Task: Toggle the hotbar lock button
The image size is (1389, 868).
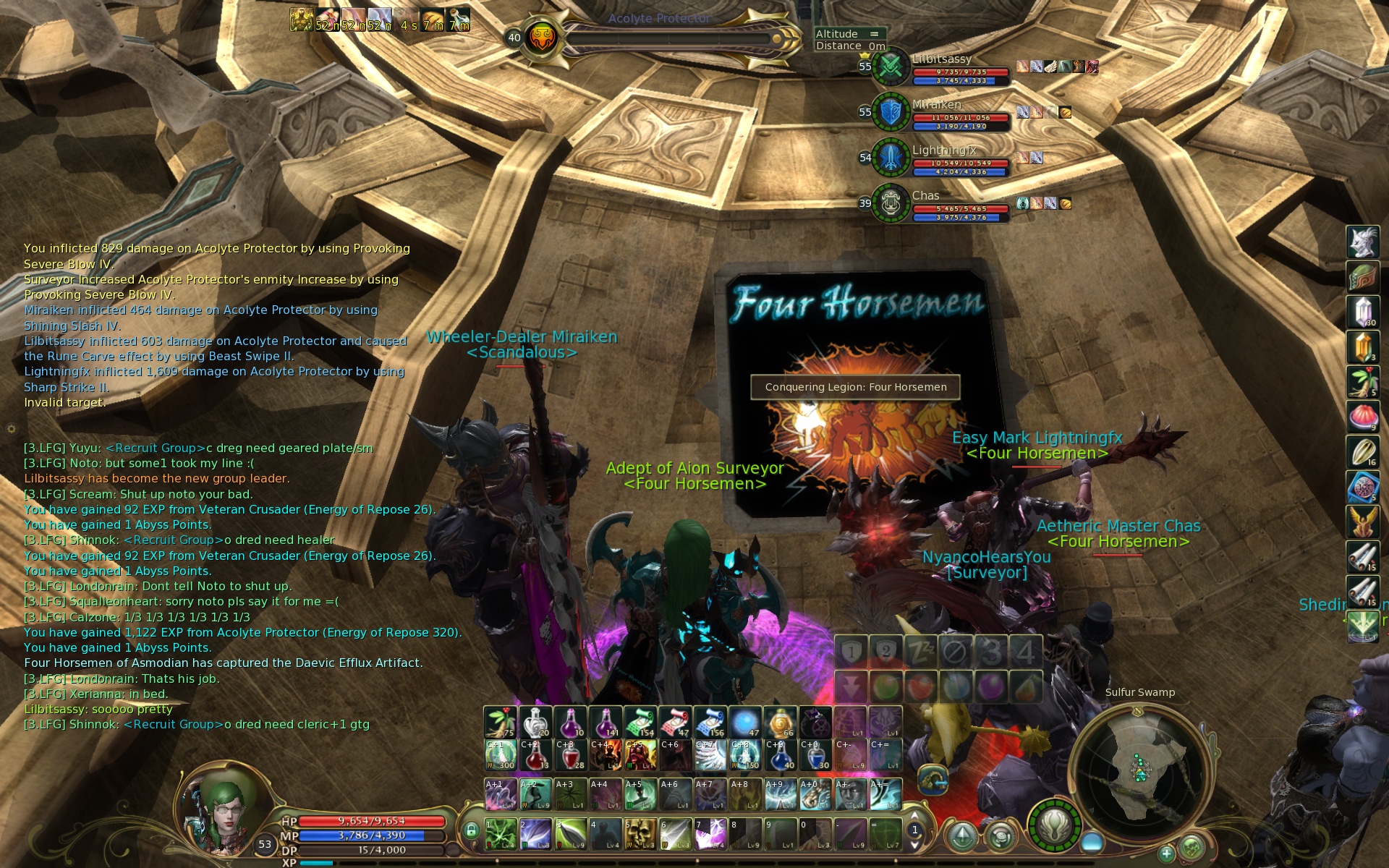Action: (x=471, y=830)
